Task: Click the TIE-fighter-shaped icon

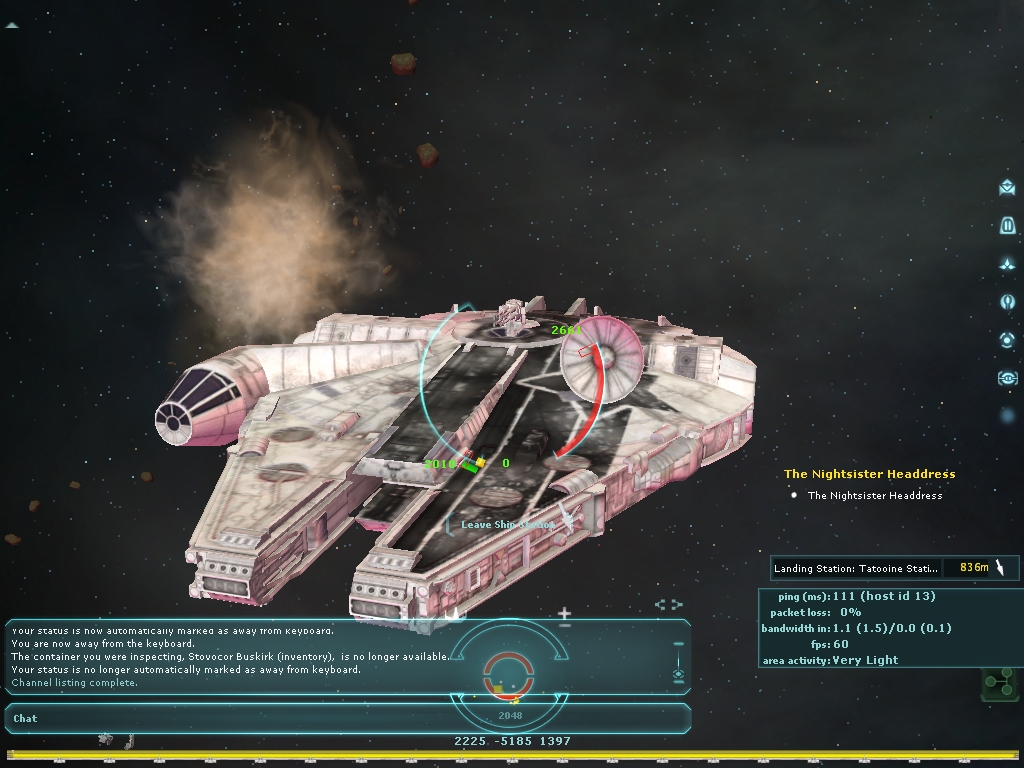Action: click(x=1007, y=378)
